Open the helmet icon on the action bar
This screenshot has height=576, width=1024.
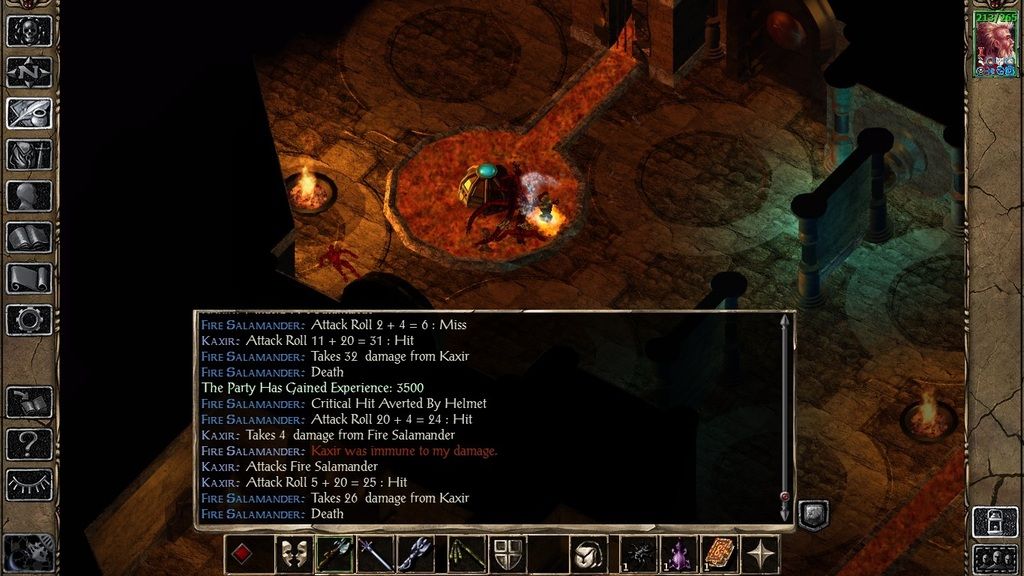(x=589, y=554)
